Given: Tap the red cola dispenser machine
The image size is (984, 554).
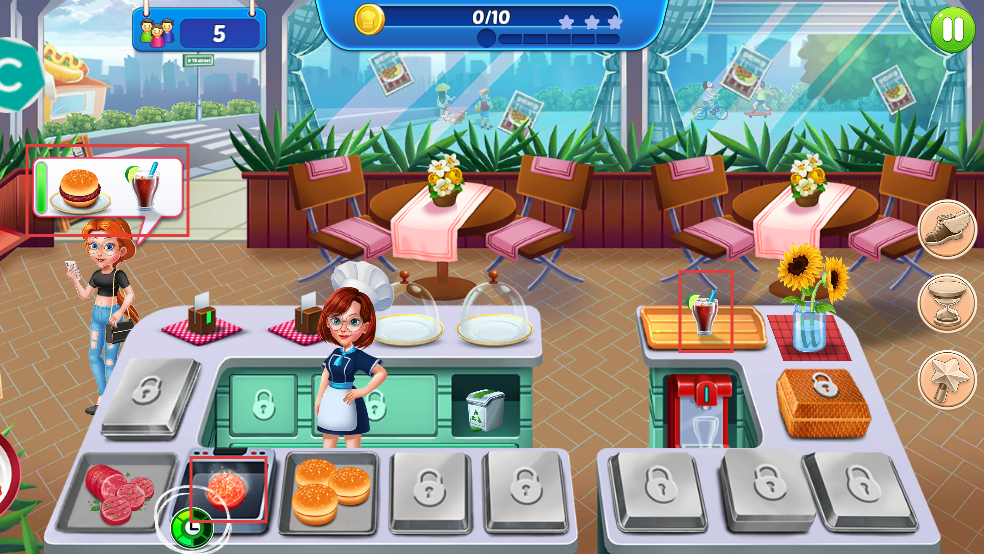Looking at the screenshot, I should coord(700,408).
